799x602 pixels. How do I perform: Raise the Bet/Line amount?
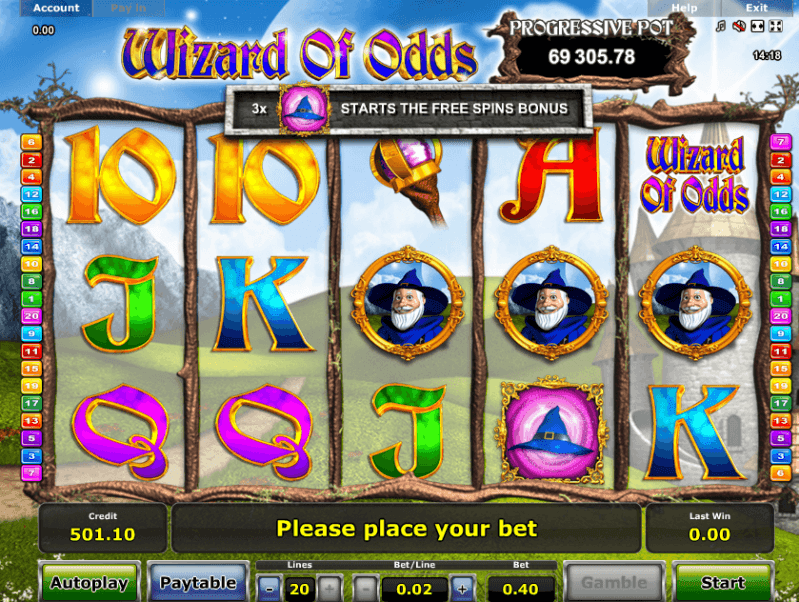(x=462, y=587)
